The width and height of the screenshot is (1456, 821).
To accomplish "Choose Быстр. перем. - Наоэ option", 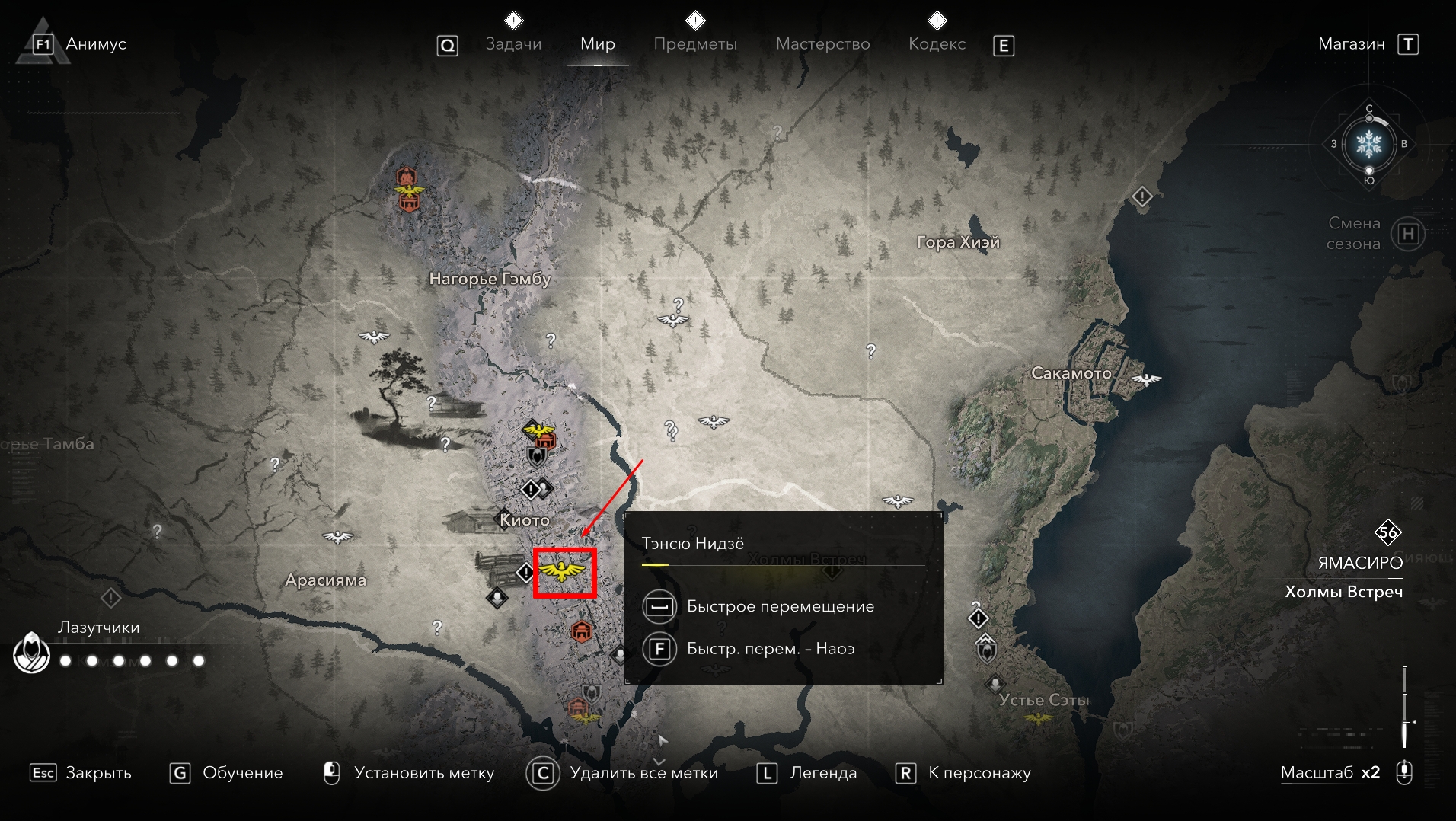I will [770, 649].
